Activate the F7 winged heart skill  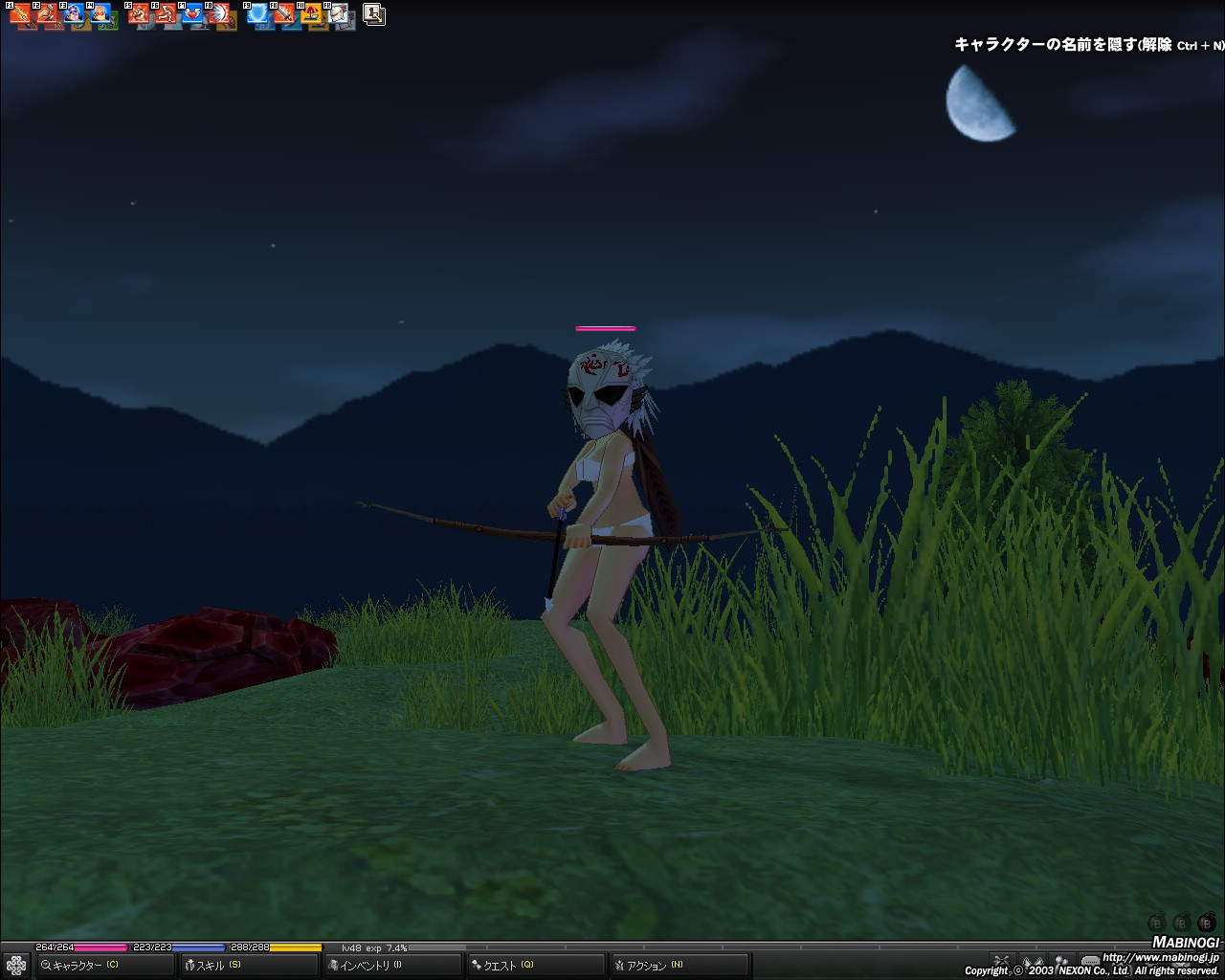coord(193,14)
